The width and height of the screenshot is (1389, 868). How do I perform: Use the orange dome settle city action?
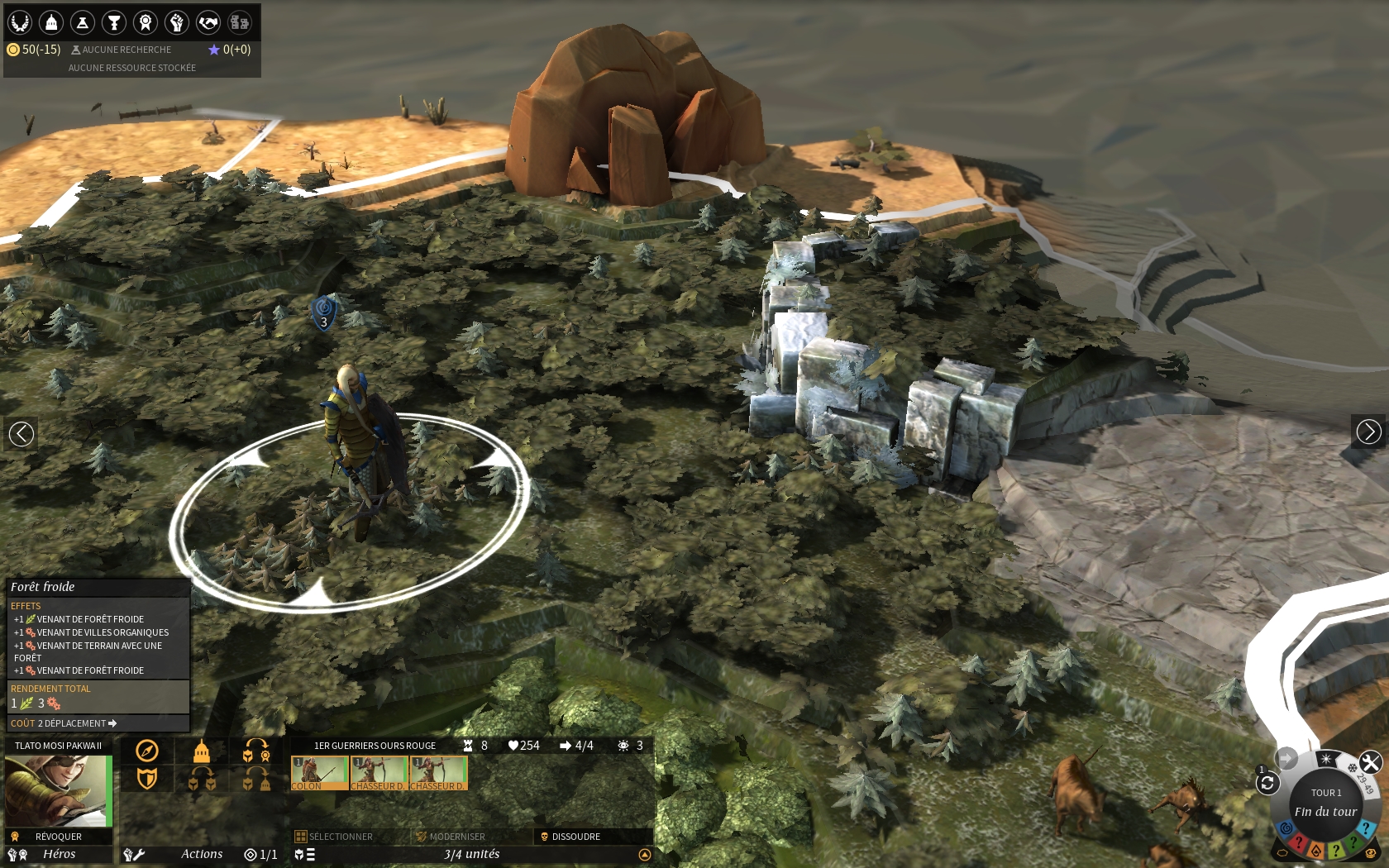pos(201,751)
